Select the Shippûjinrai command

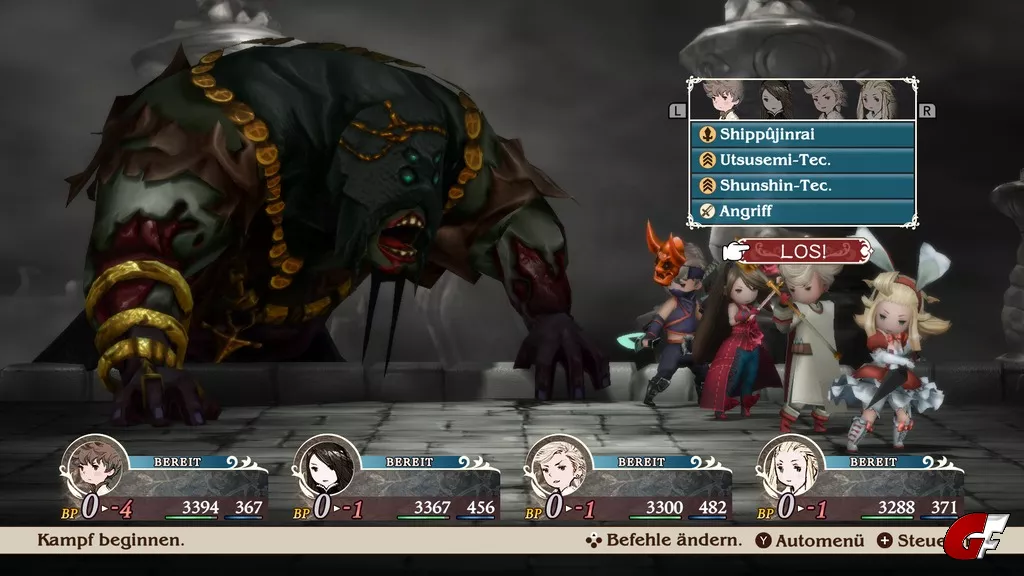coord(801,134)
